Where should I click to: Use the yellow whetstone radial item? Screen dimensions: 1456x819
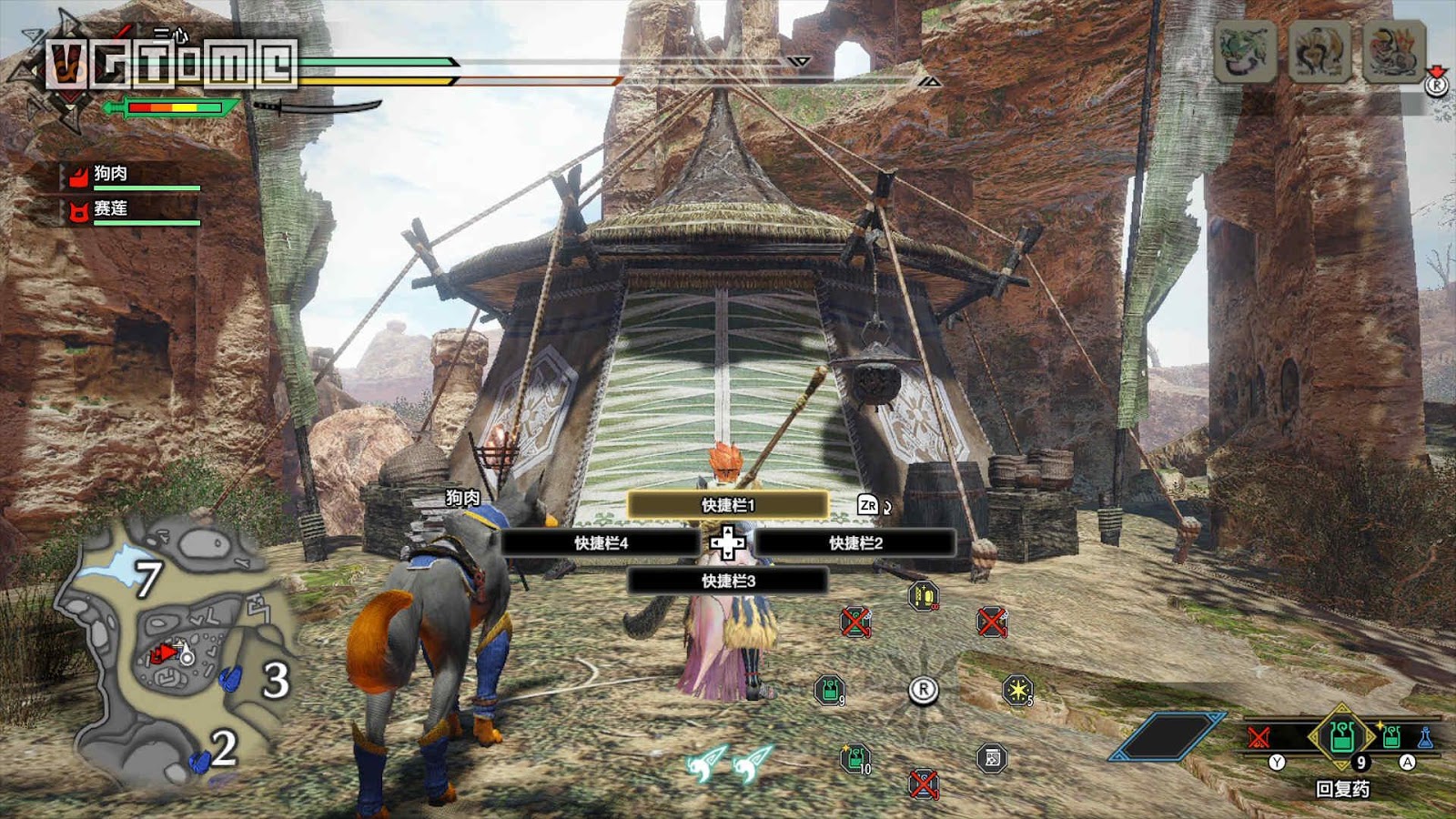[923, 596]
